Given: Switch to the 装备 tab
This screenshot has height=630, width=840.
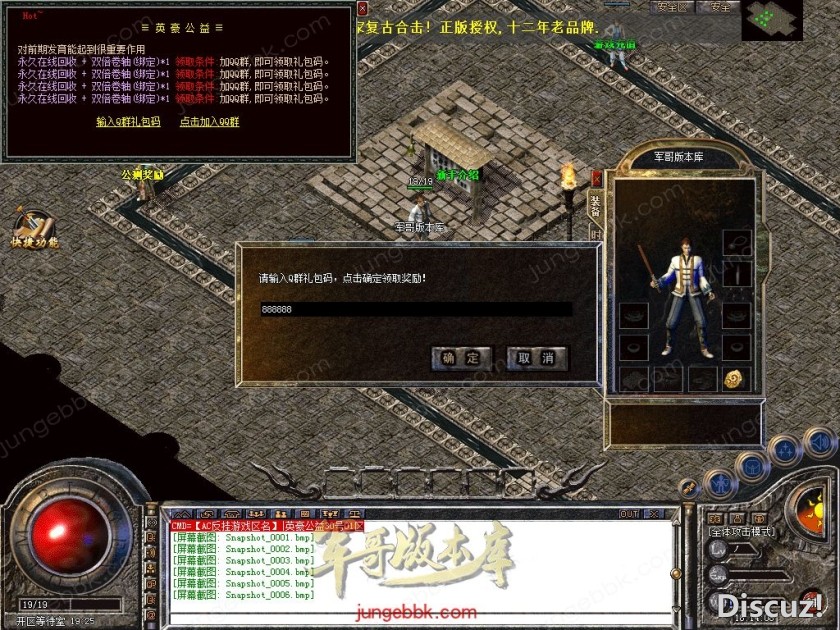Looking at the screenshot, I should coord(595,207).
